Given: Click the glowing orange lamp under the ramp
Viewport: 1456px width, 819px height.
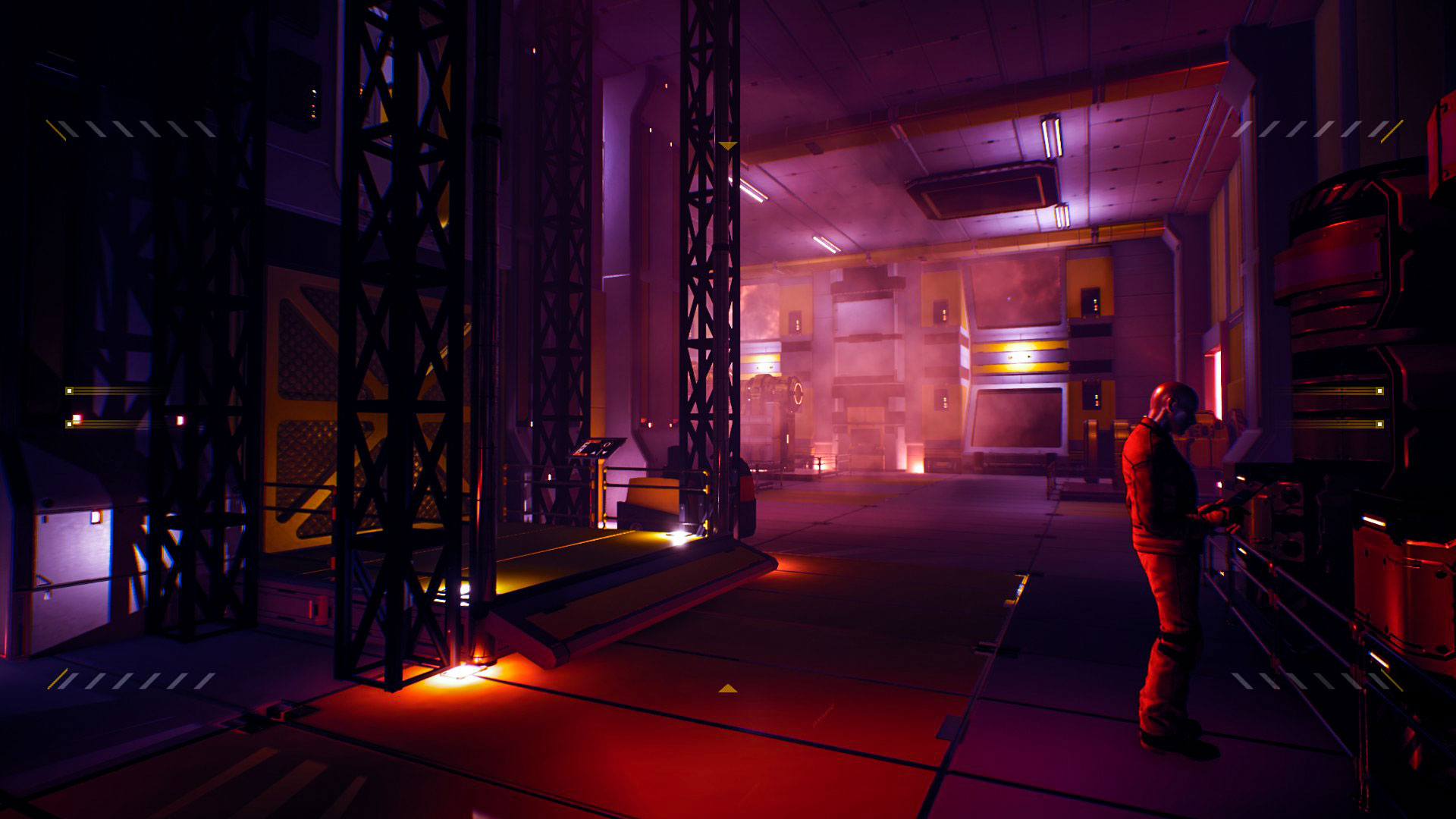Looking at the screenshot, I should [464, 675].
